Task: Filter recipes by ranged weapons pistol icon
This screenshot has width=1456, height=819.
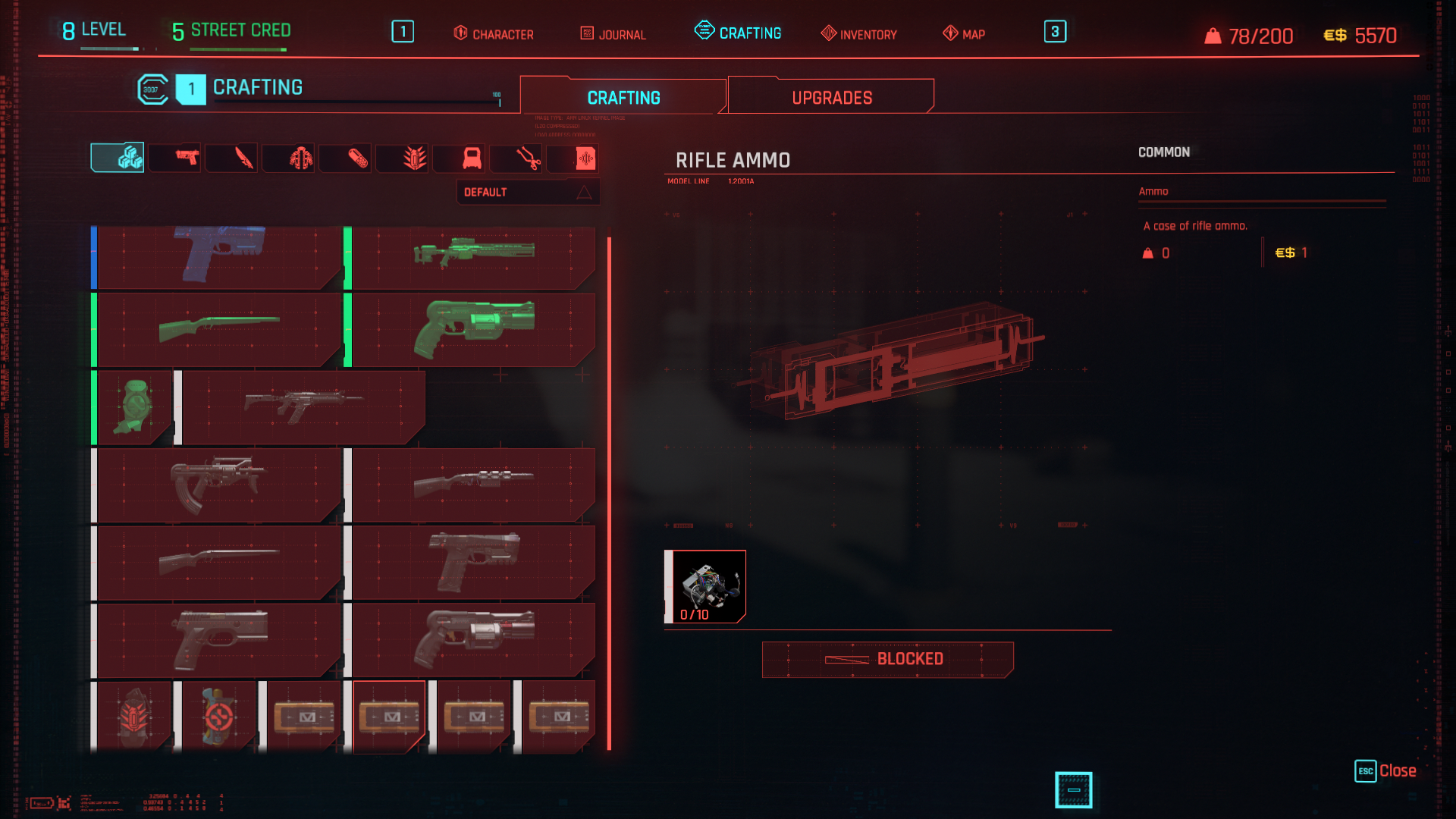Action: coord(187,158)
